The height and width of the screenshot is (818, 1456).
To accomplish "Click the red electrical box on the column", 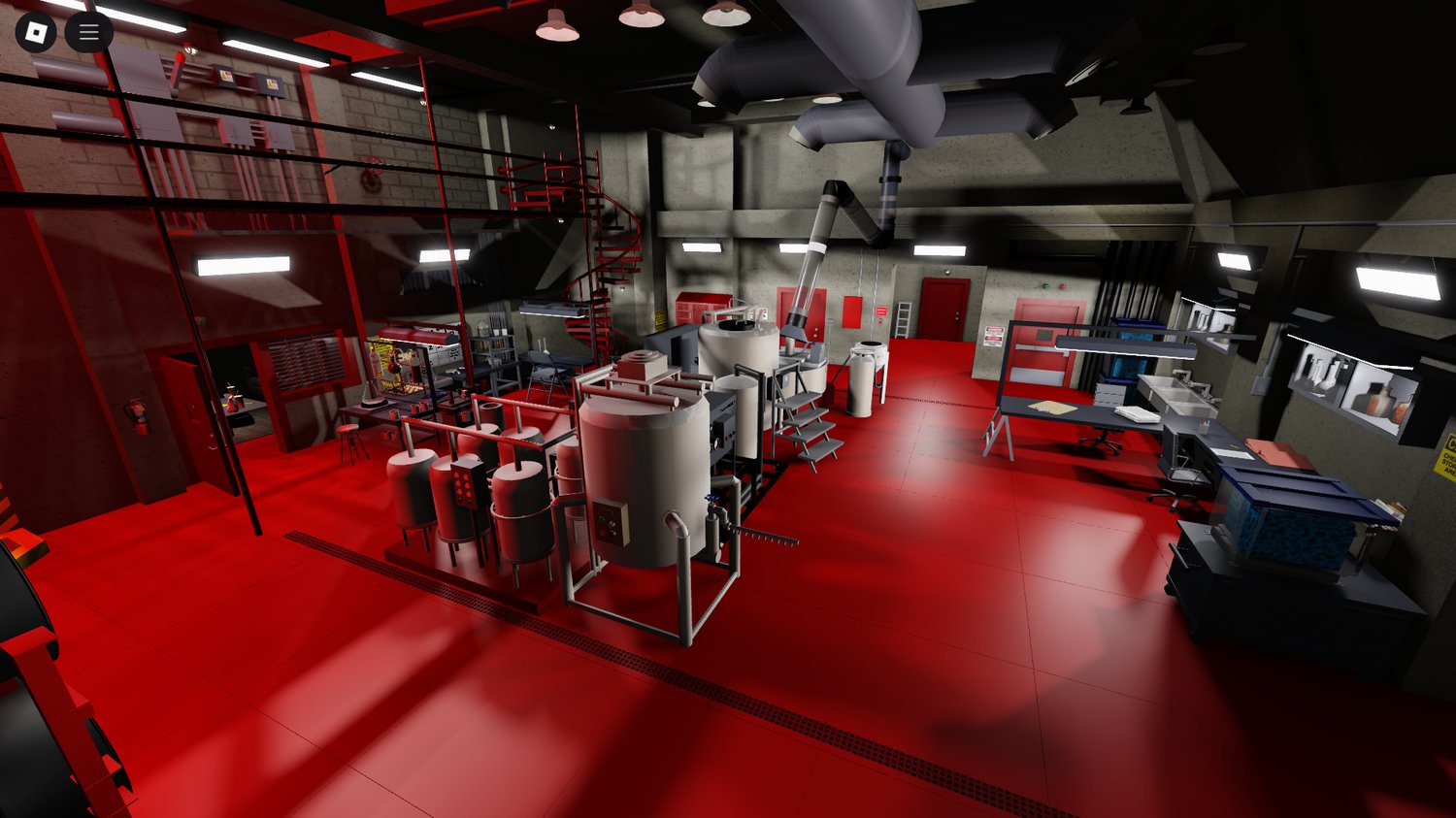I will tap(852, 312).
